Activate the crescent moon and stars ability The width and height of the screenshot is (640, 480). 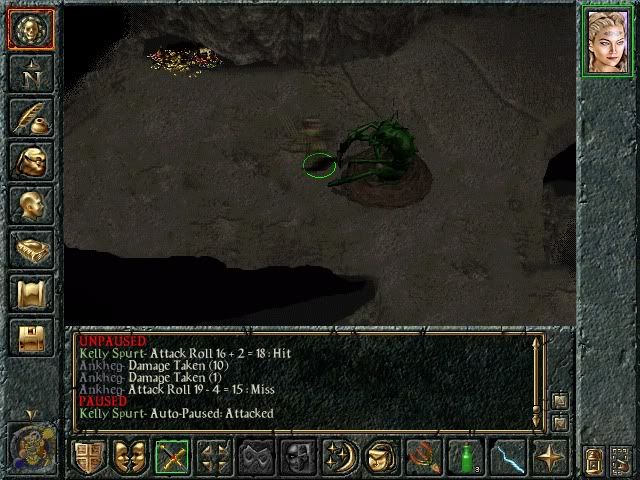point(337,457)
